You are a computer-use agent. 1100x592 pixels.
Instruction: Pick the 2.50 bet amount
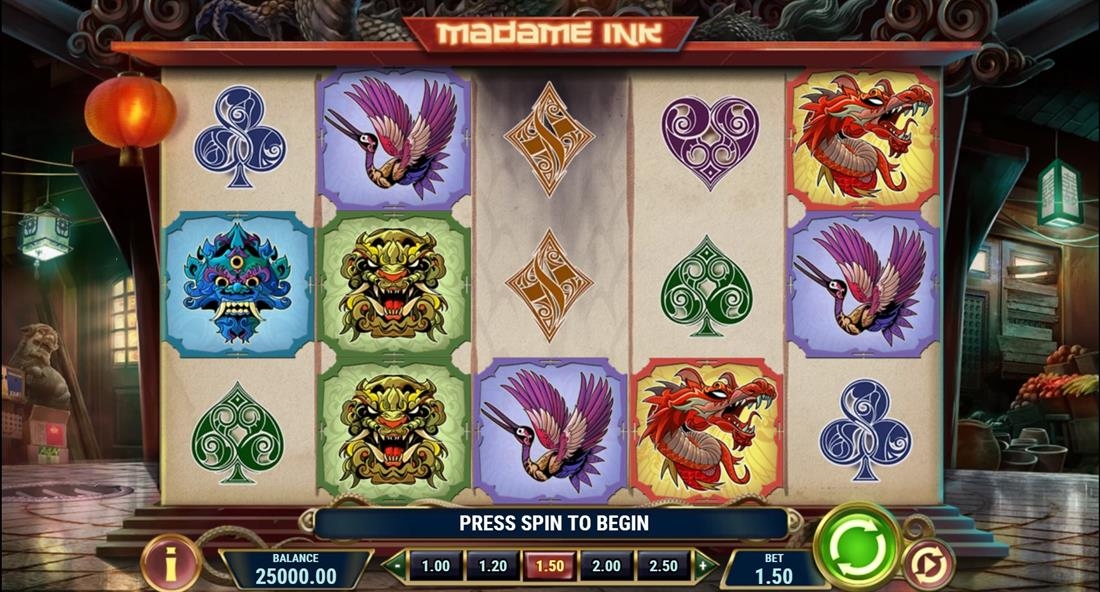pyautogui.click(x=663, y=566)
